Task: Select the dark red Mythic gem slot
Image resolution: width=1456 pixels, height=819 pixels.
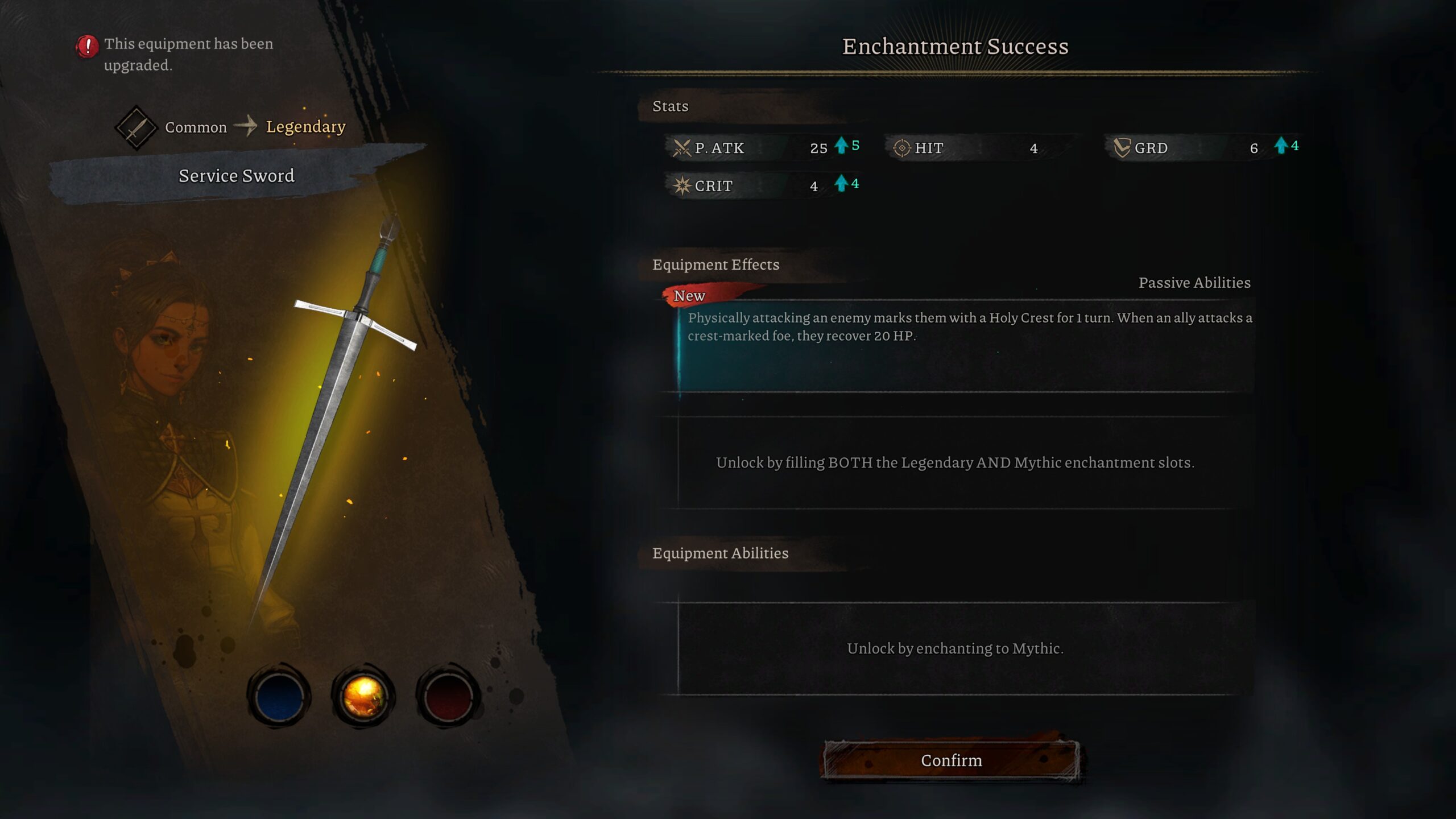Action: (x=448, y=696)
